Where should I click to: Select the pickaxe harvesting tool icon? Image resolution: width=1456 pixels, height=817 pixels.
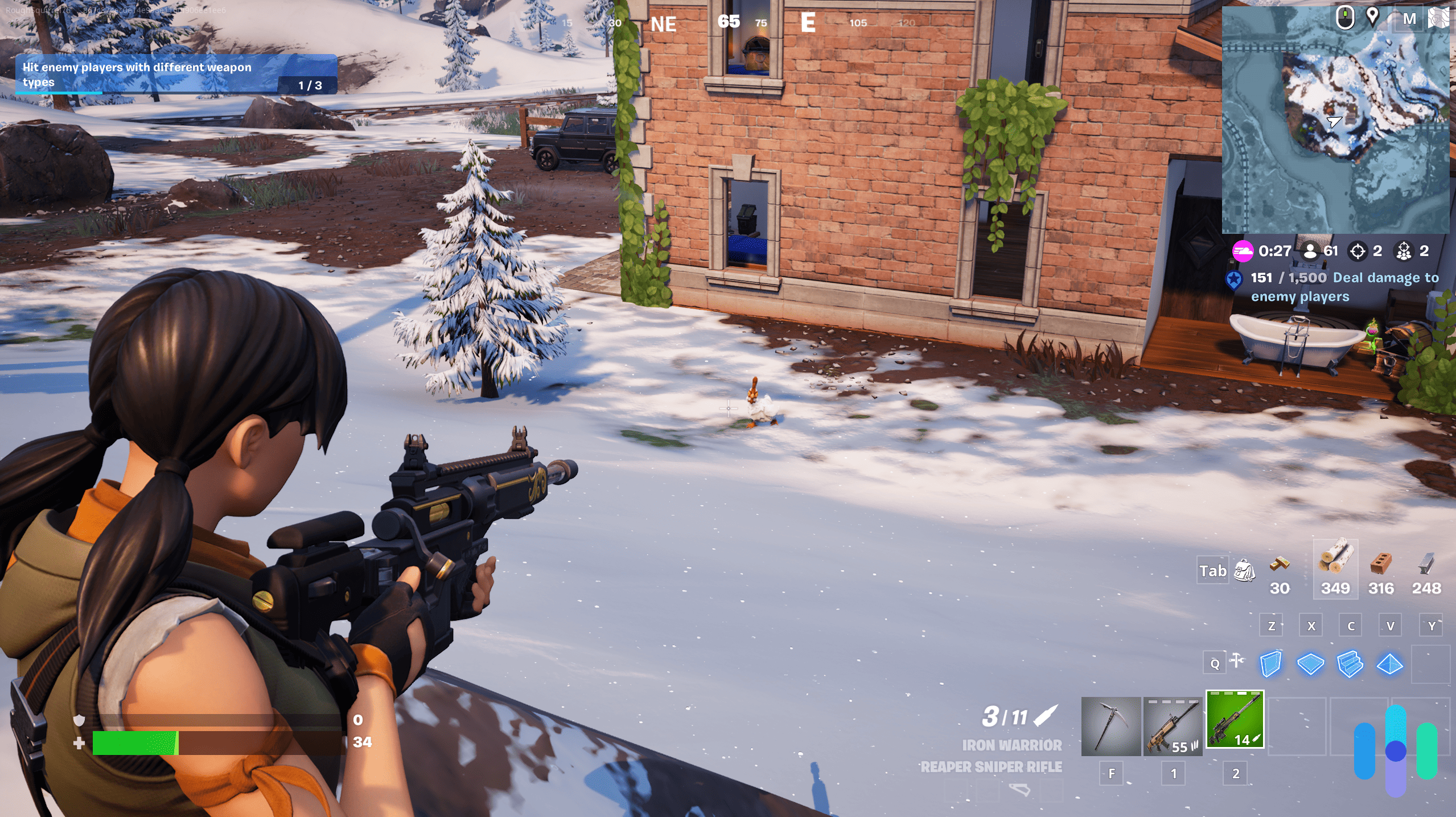coord(1110,728)
